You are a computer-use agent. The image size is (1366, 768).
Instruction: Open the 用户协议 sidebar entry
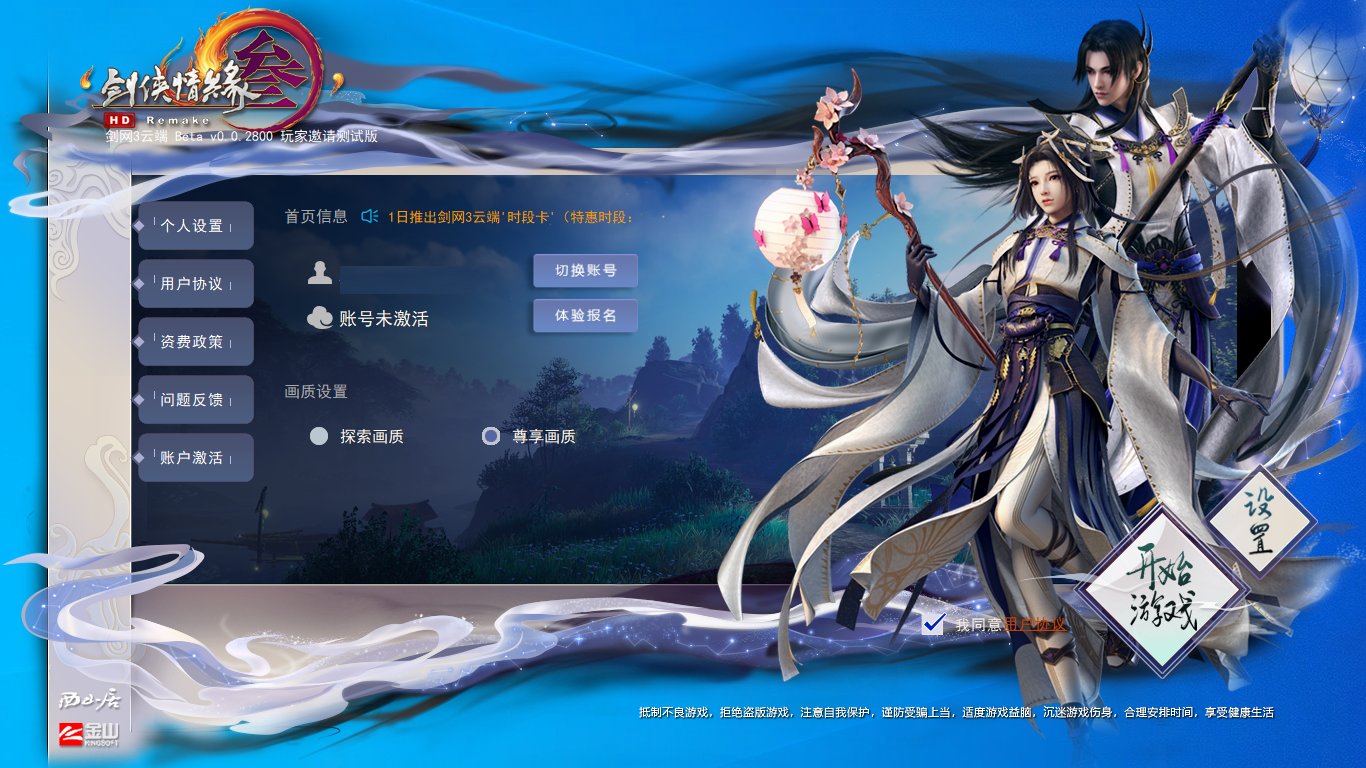tap(196, 283)
